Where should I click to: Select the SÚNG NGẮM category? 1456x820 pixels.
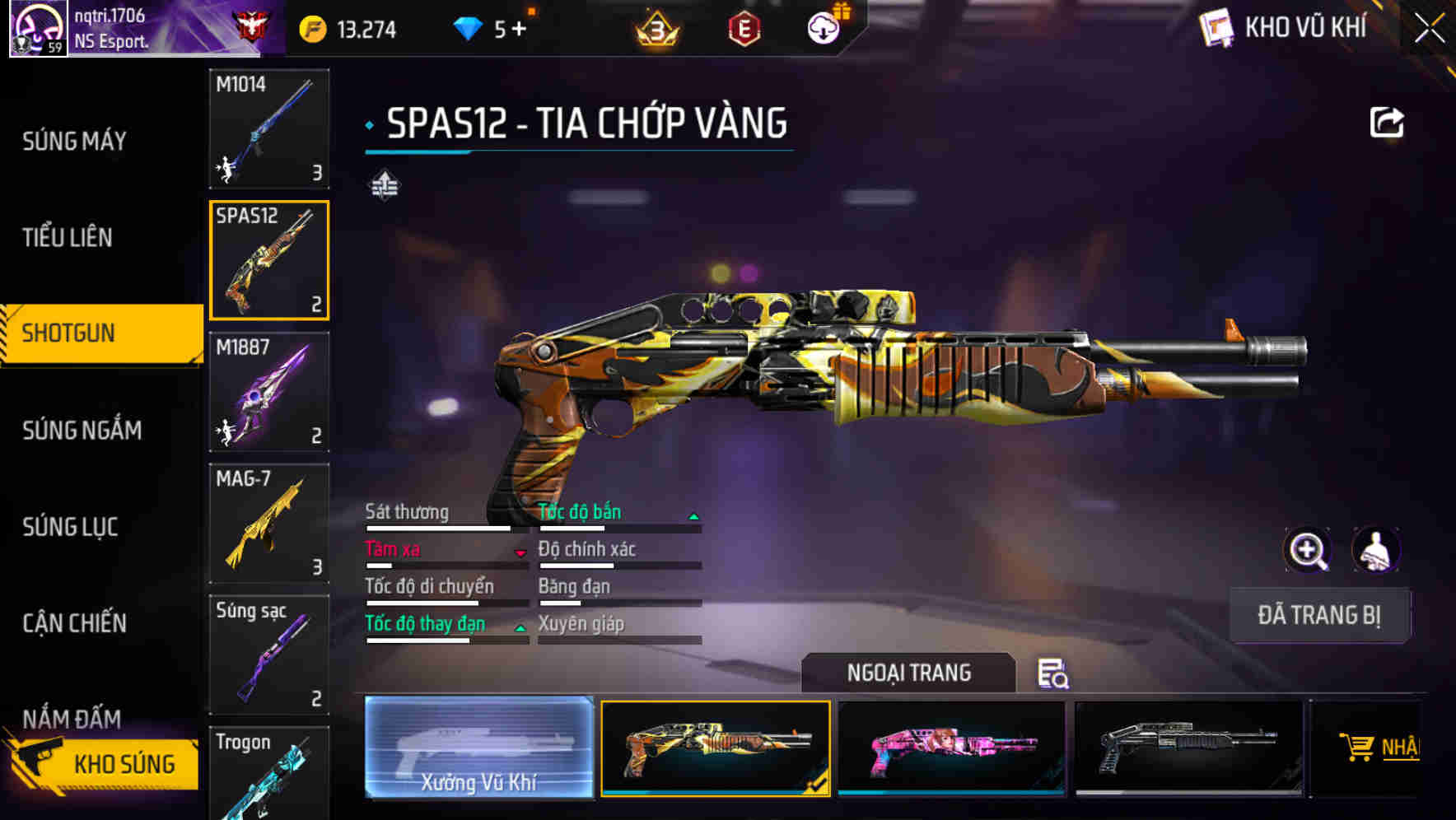[82, 430]
